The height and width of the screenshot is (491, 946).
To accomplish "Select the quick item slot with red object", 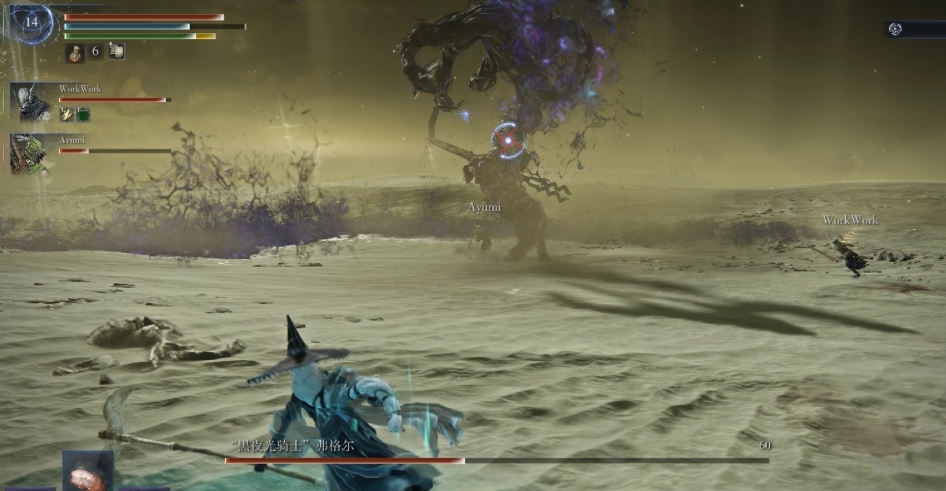I will pyautogui.click(x=86, y=471).
